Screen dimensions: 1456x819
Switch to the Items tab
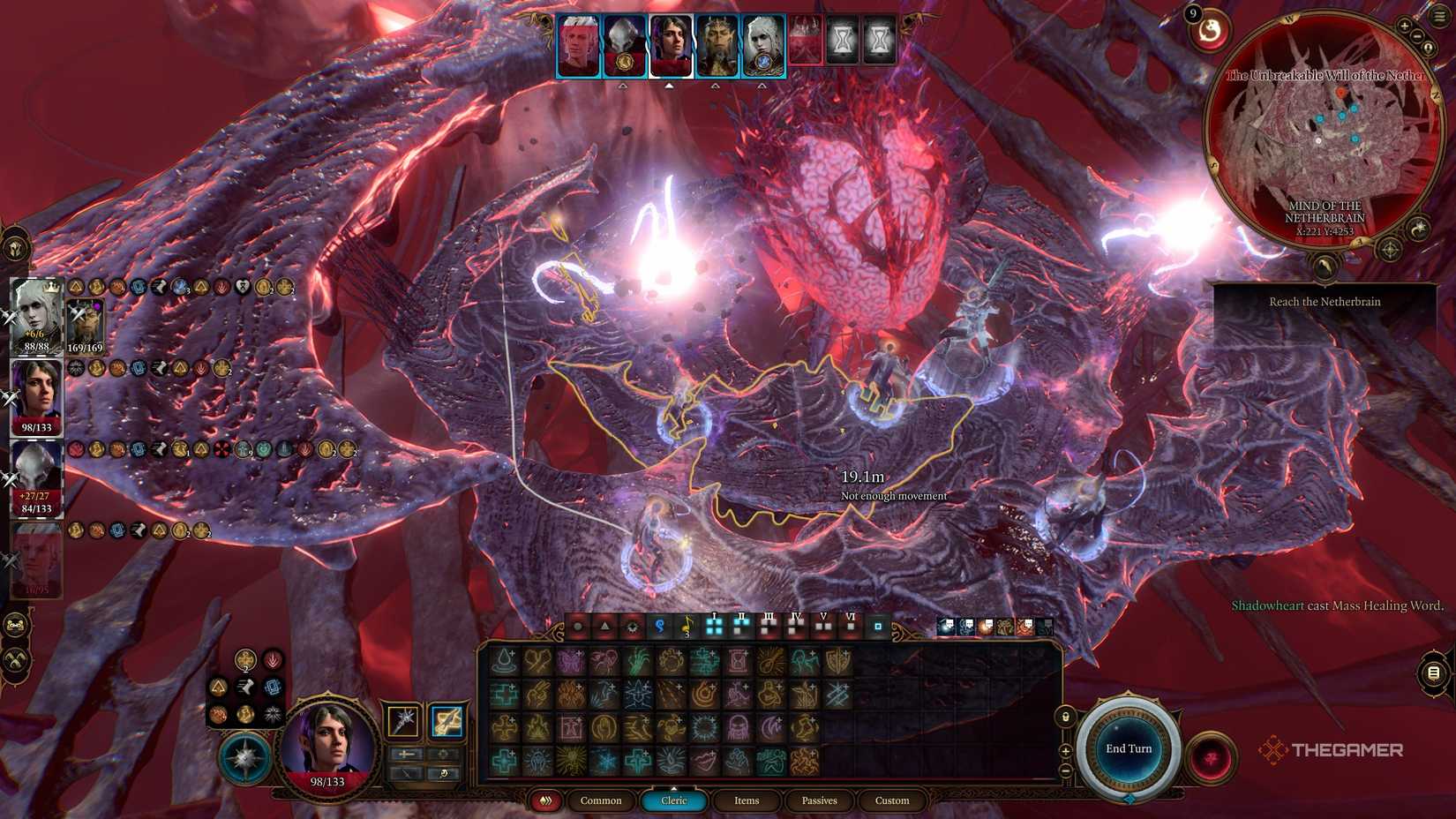coord(747,801)
